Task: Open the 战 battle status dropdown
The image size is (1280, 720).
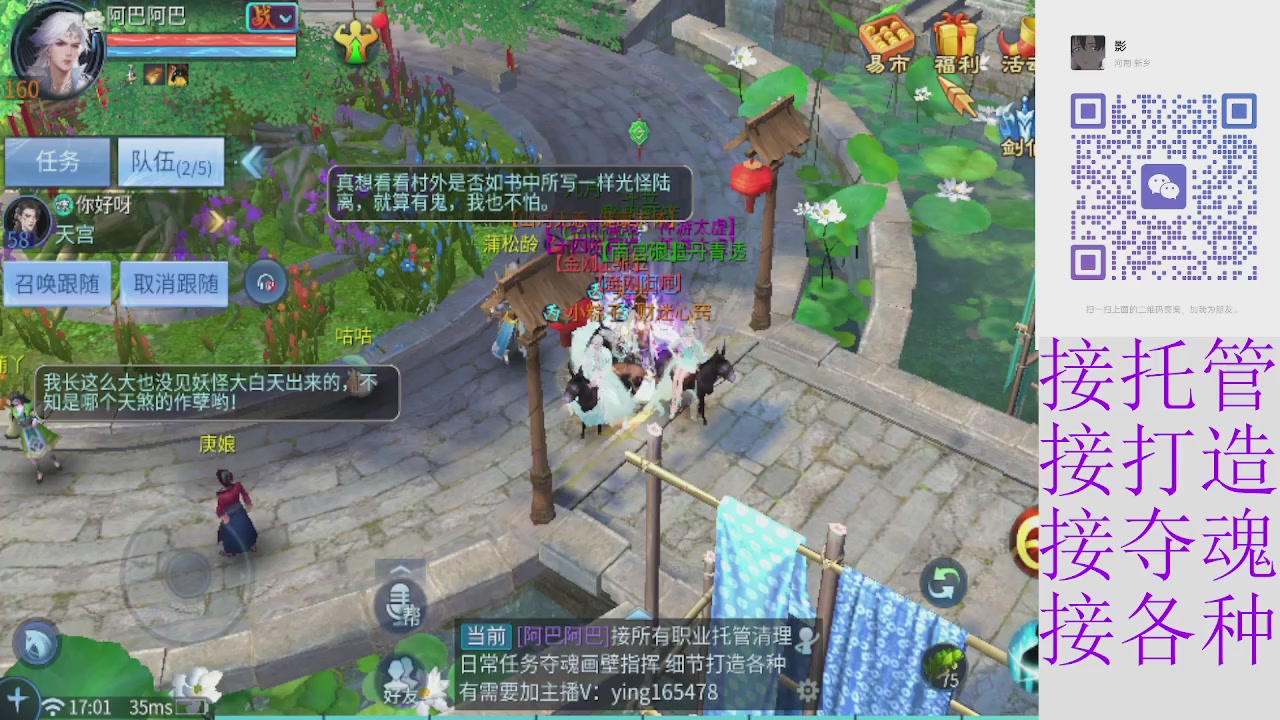Action: pyautogui.click(x=272, y=18)
